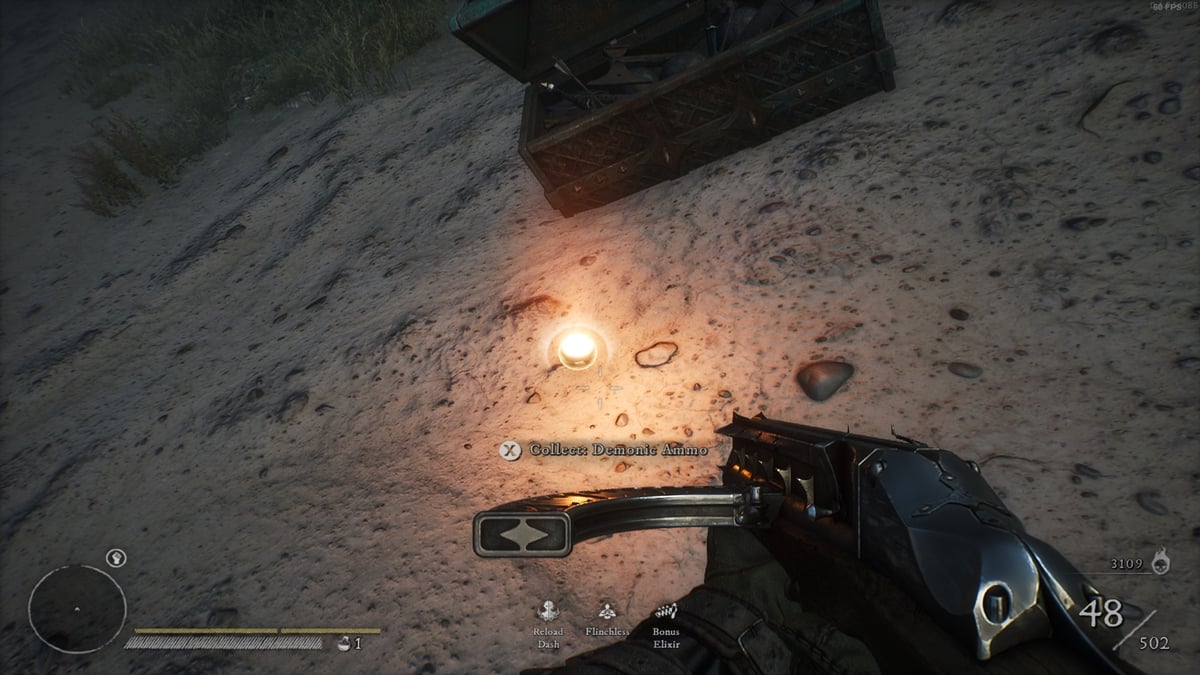The width and height of the screenshot is (1200, 675).
Task: Click the flaming skull currency icon
Action: click(1161, 564)
